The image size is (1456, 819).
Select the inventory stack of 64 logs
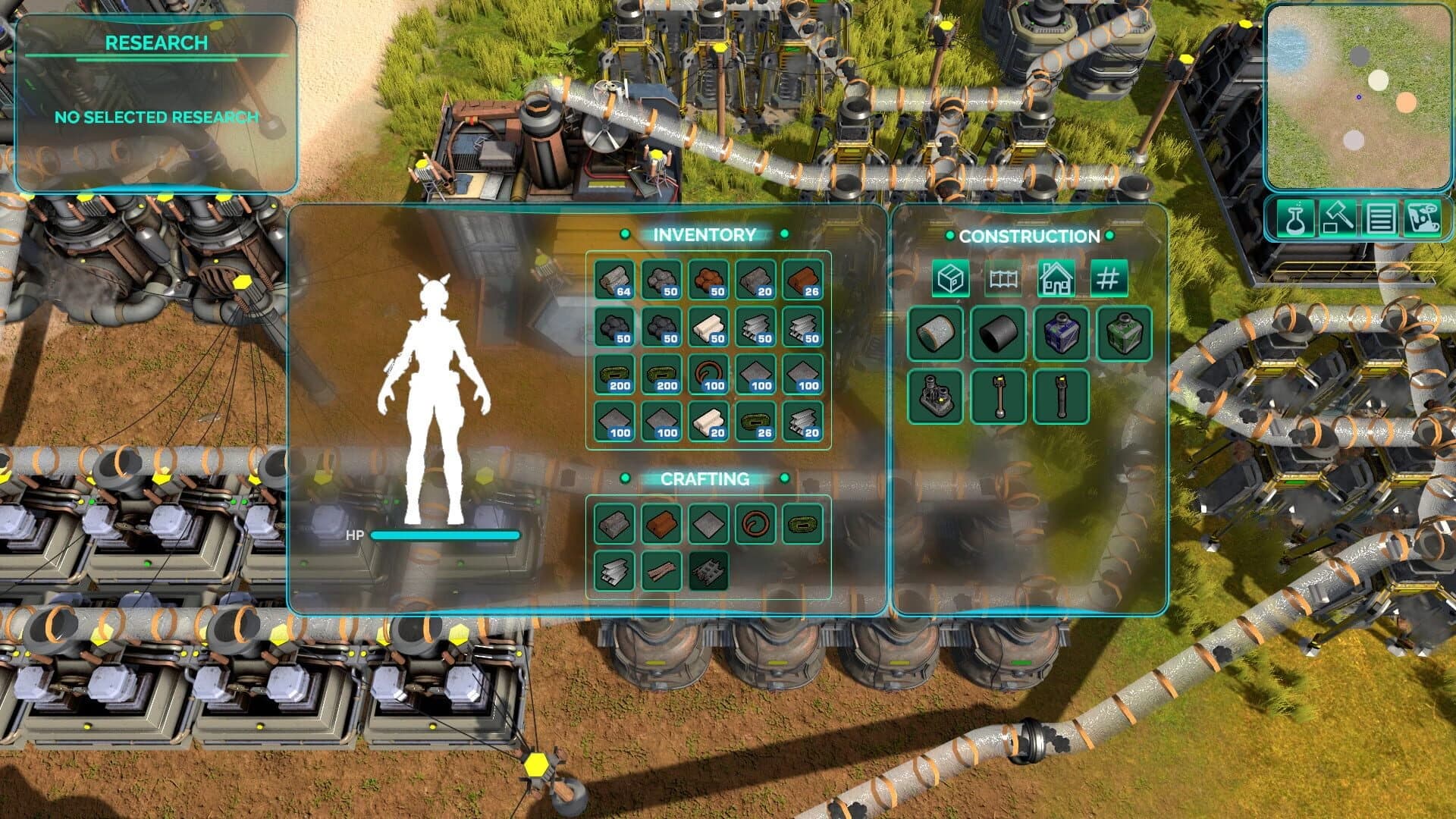614,280
